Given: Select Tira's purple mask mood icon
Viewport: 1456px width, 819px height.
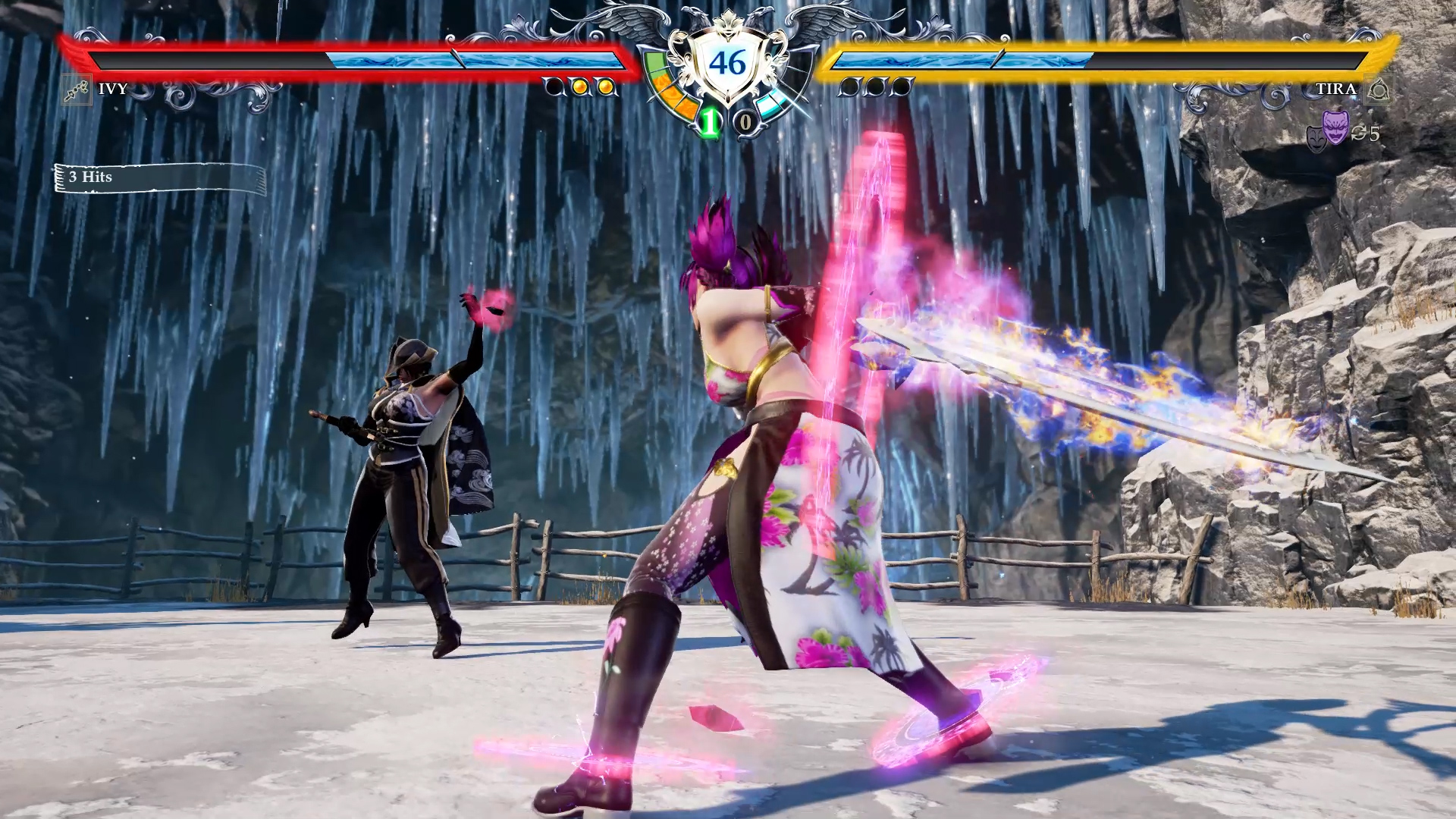Looking at the screenshot, I should tap(1335, 126).
